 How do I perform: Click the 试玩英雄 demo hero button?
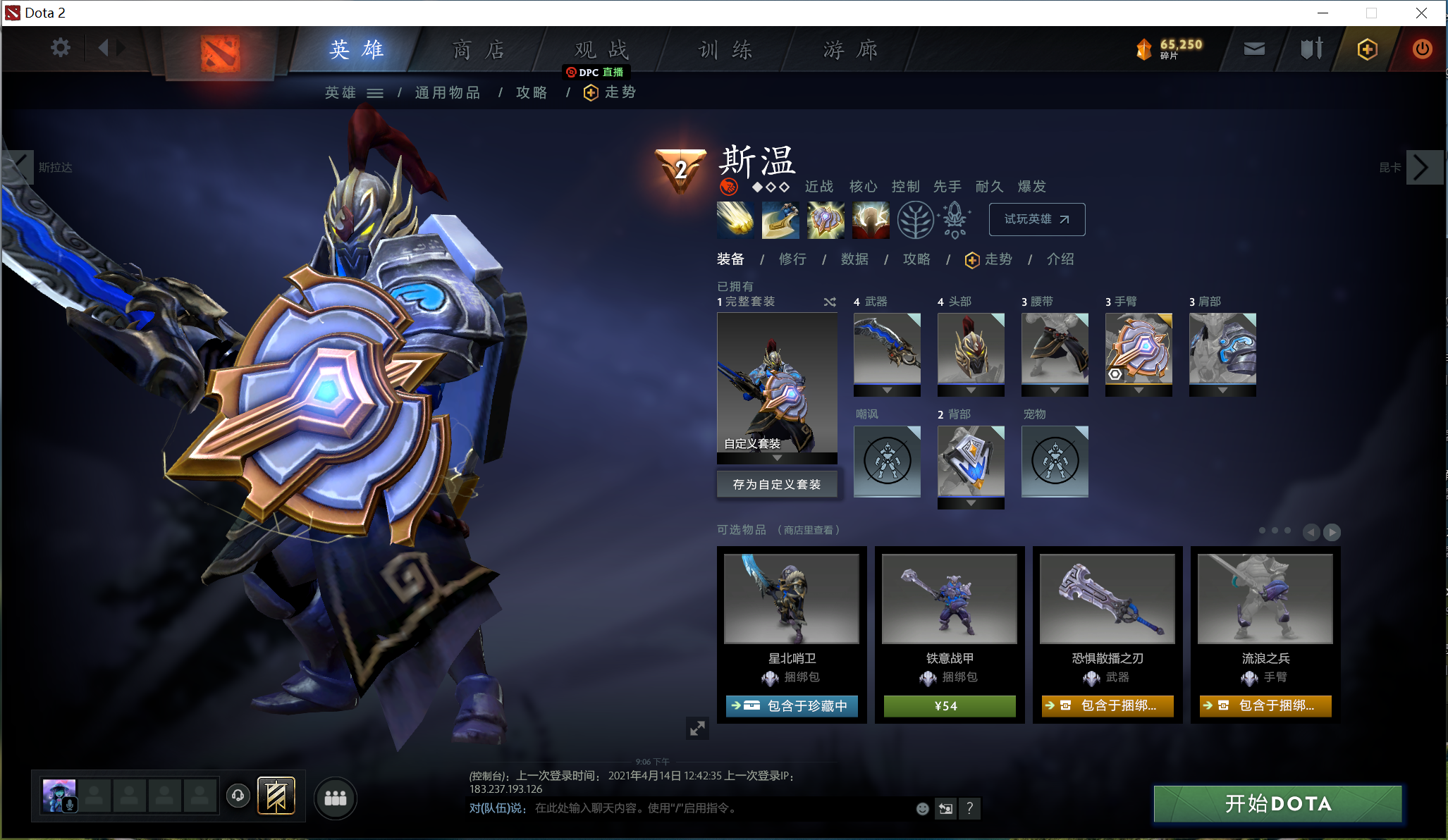(x=1036, y=219)
